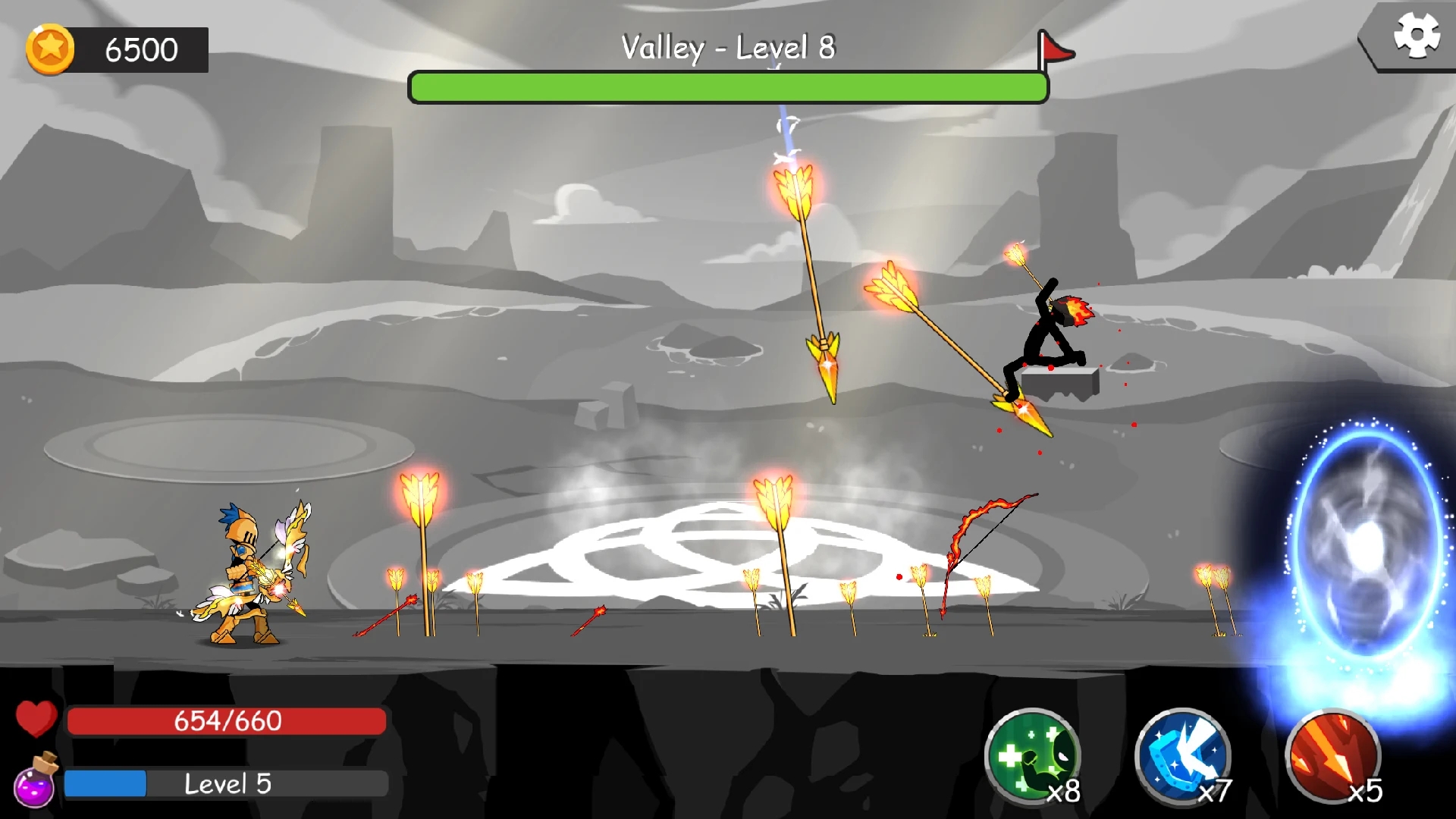Click the Valley - Level 8 title
Screen dimensions: 1456x819
tap(728, 47)
